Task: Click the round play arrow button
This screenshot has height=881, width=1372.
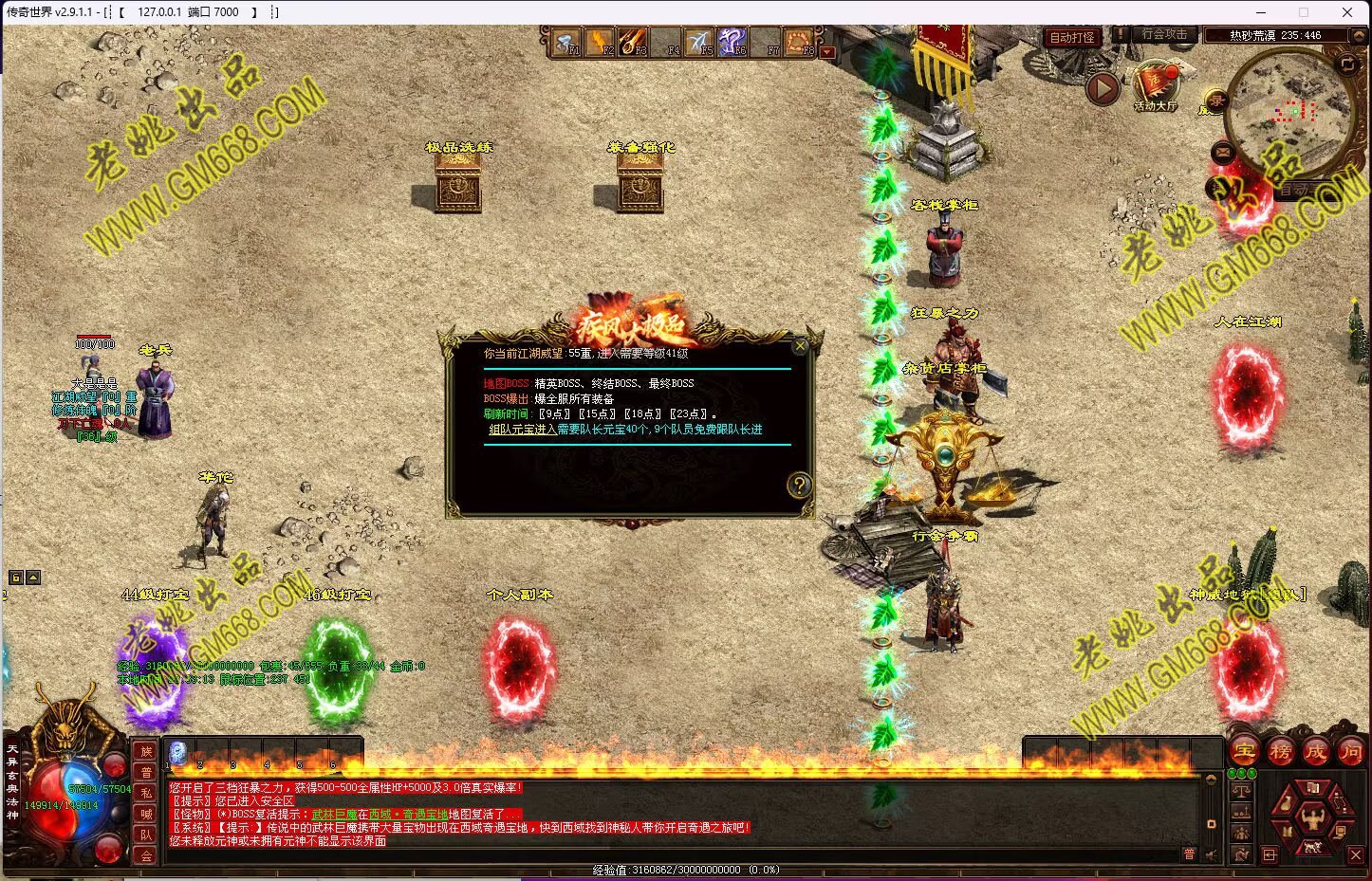Action: click(1102, 89)
